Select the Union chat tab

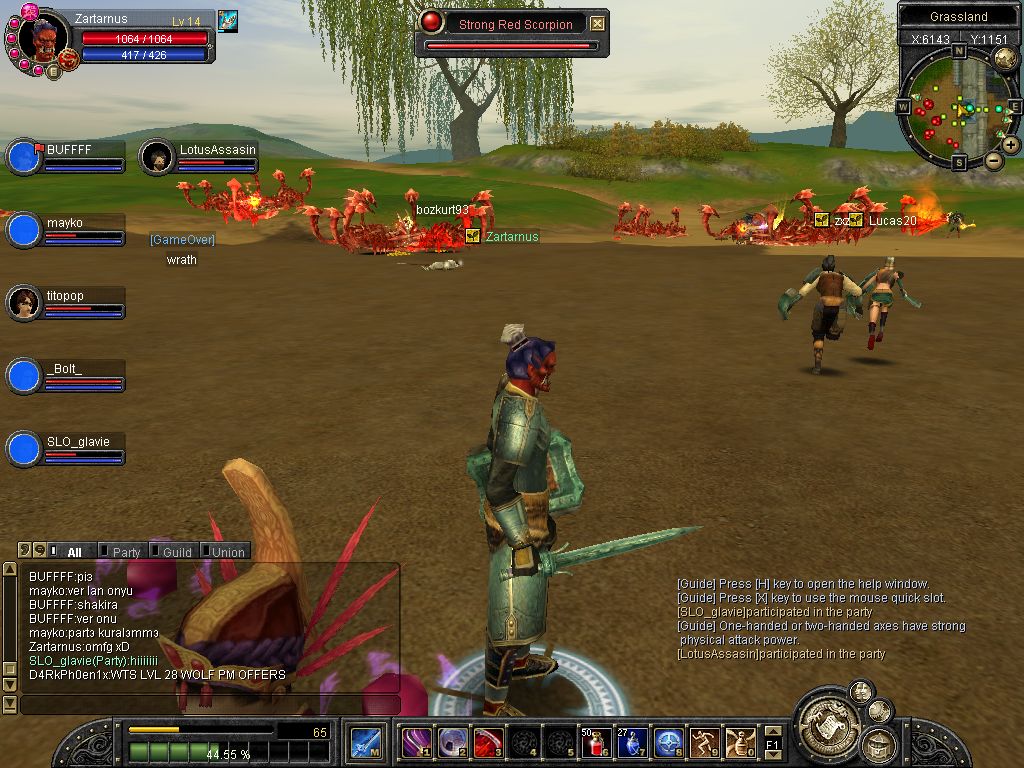[x=228, y=552]
